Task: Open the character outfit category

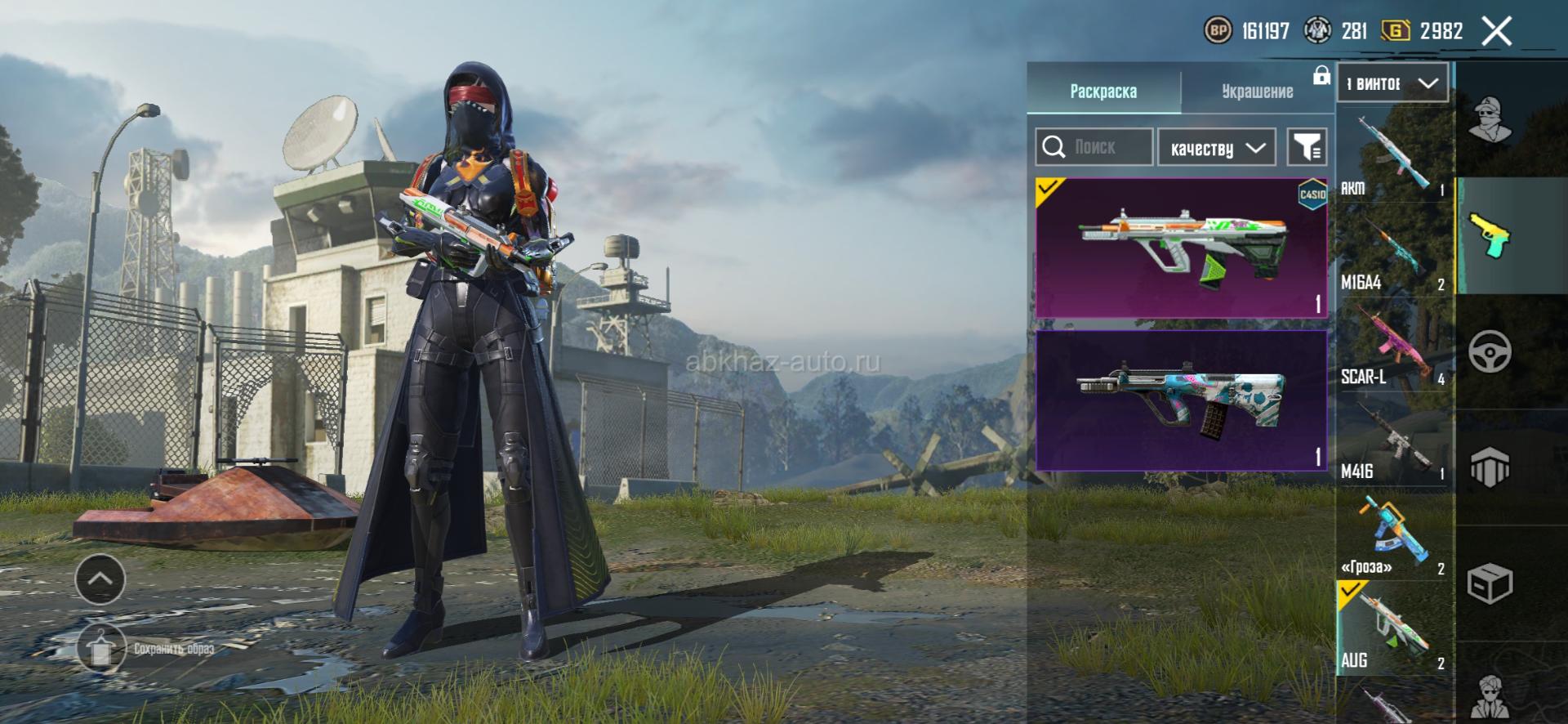Action: (x=1490, y=119)
